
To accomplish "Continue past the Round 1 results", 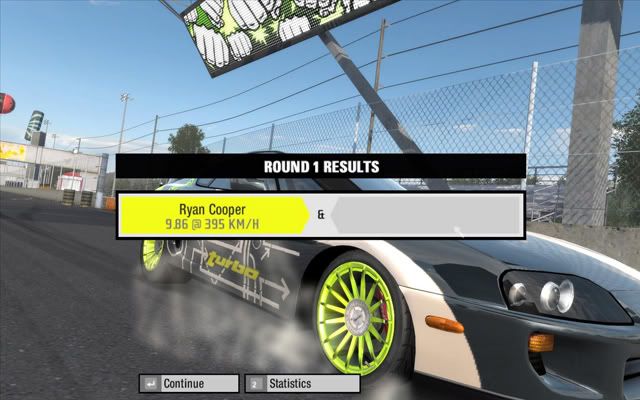I will 189,383.
